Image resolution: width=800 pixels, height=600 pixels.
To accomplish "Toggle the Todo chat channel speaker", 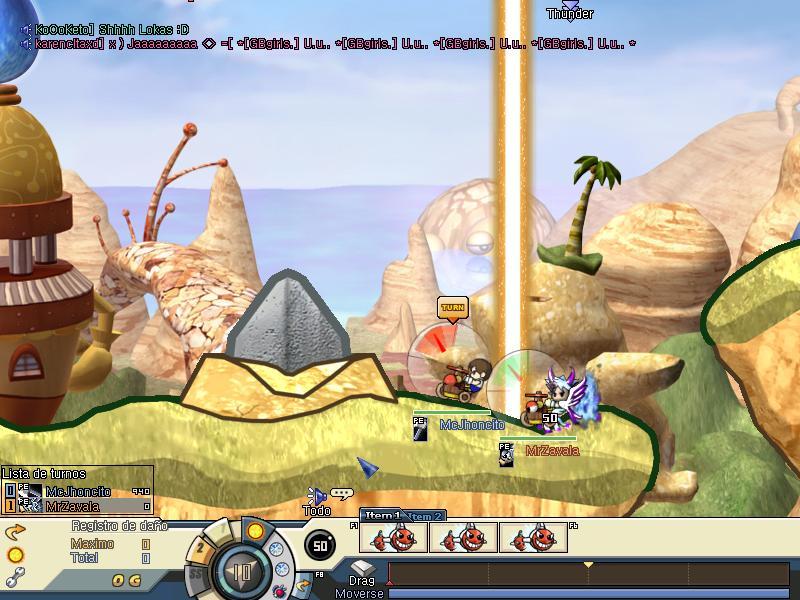I will click(x=316, y=496).
